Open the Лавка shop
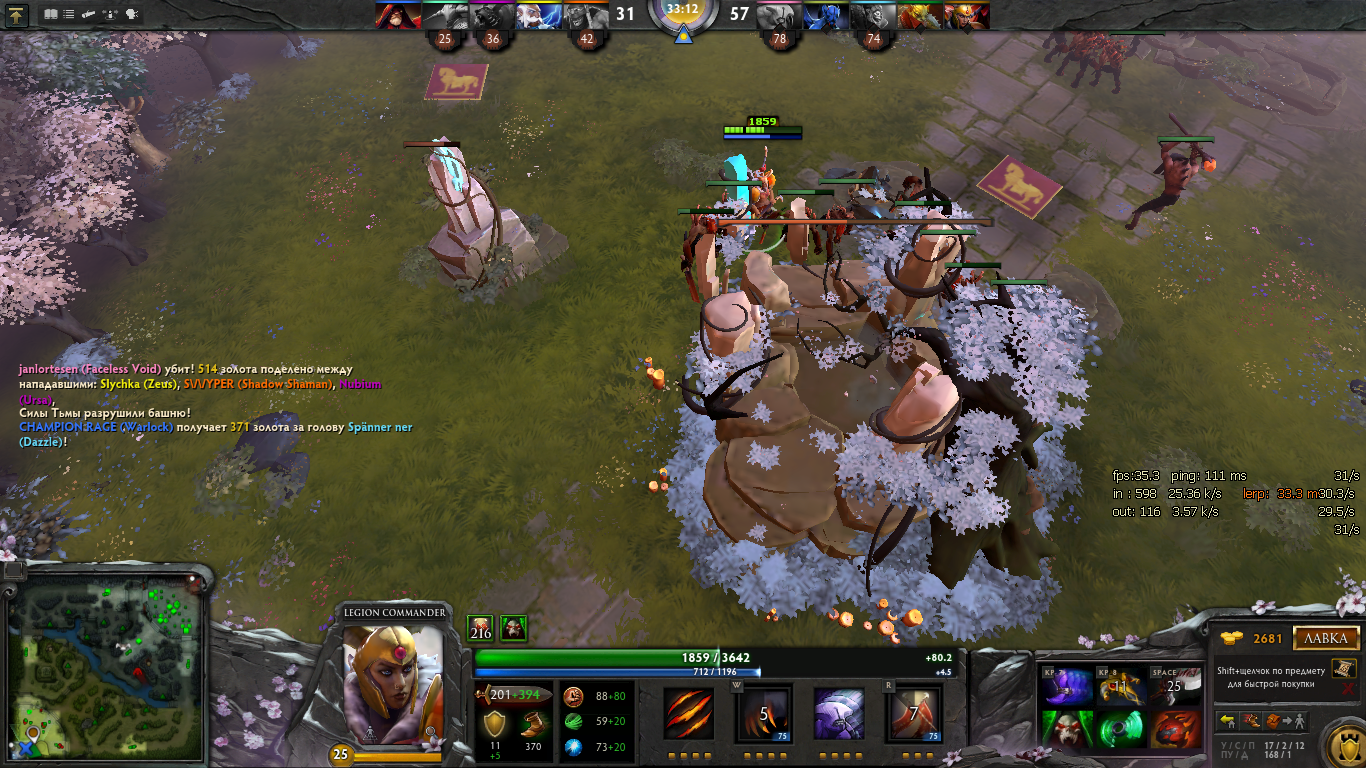This screenshot has height=768, width=1366. point(1326,638)
